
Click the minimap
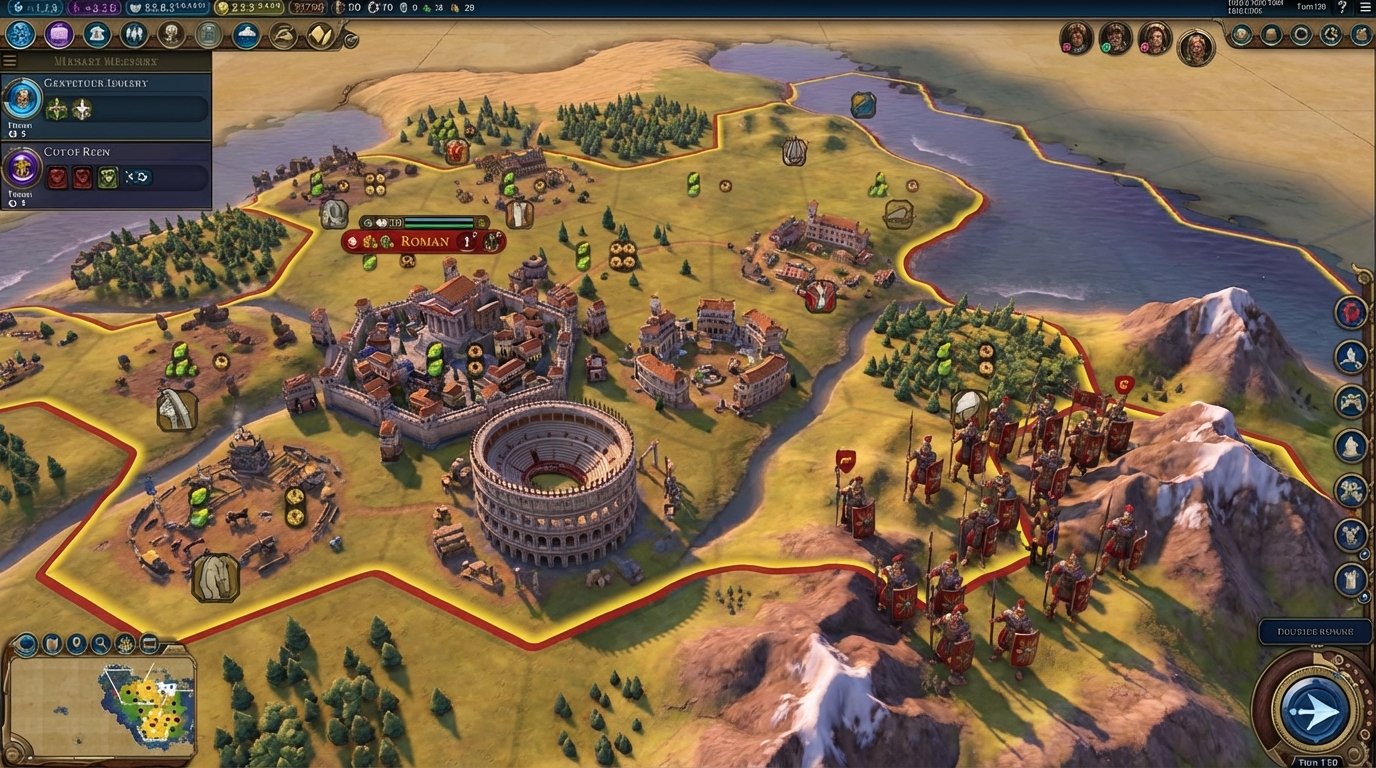tap(100, 705)
